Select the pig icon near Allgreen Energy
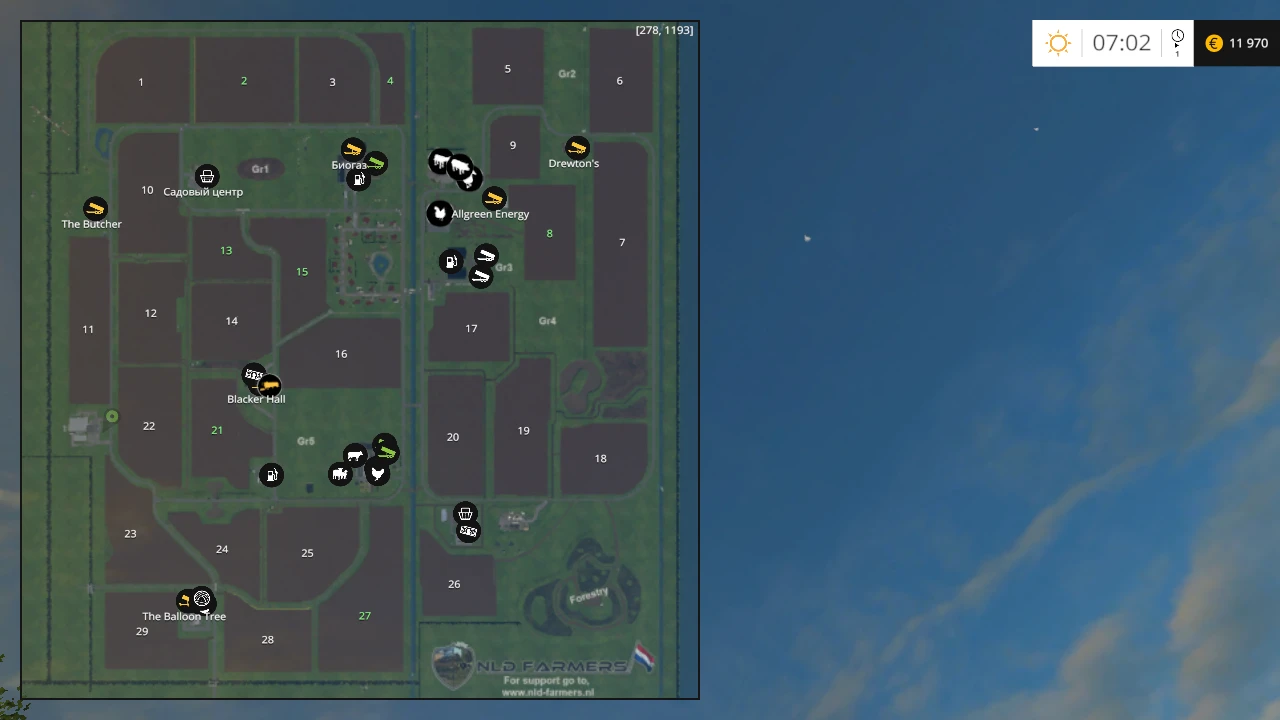 (x=458, y=166)
